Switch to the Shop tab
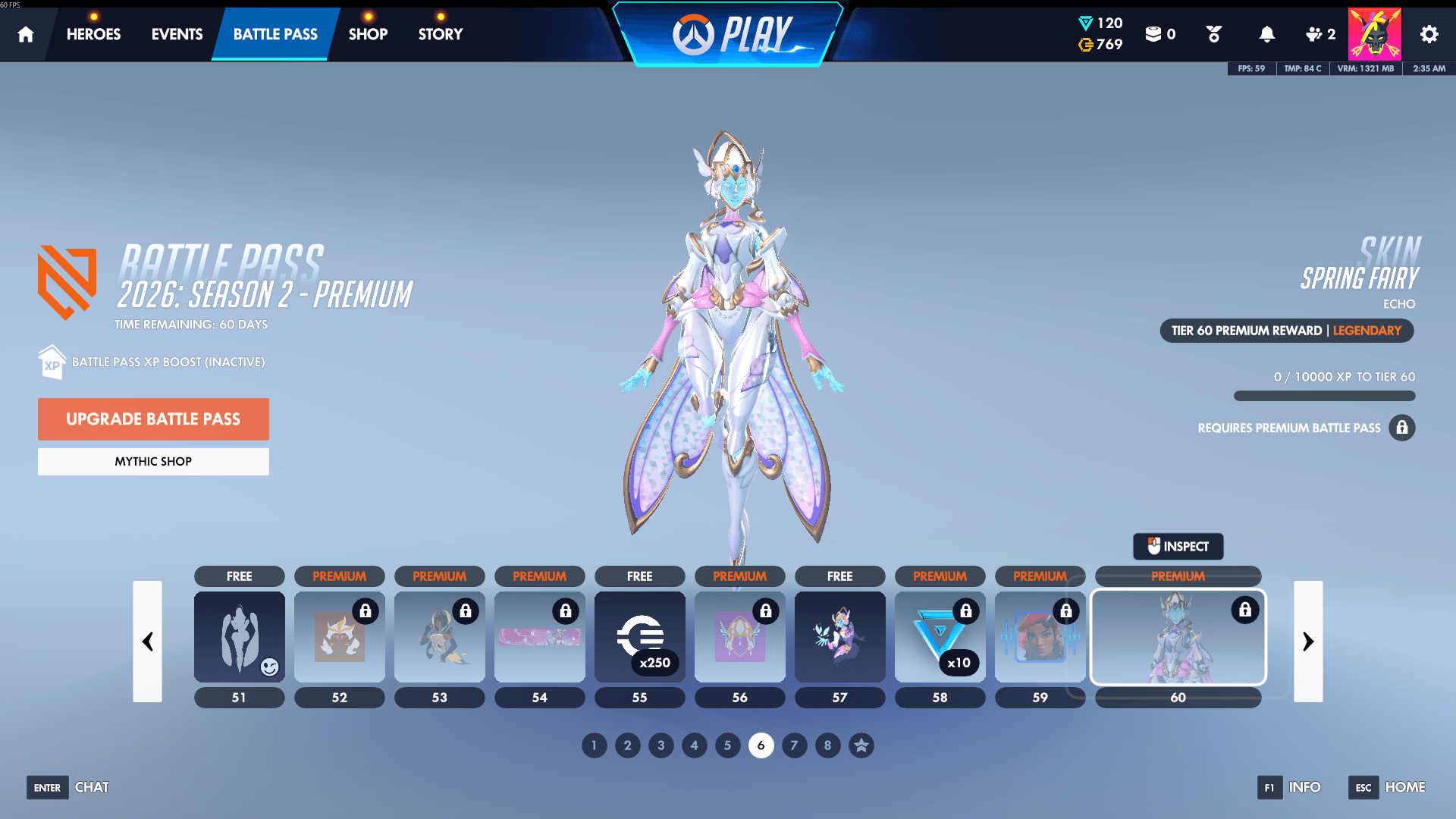1456x819 pixels. pyautogui.click(x=368, y=33)
